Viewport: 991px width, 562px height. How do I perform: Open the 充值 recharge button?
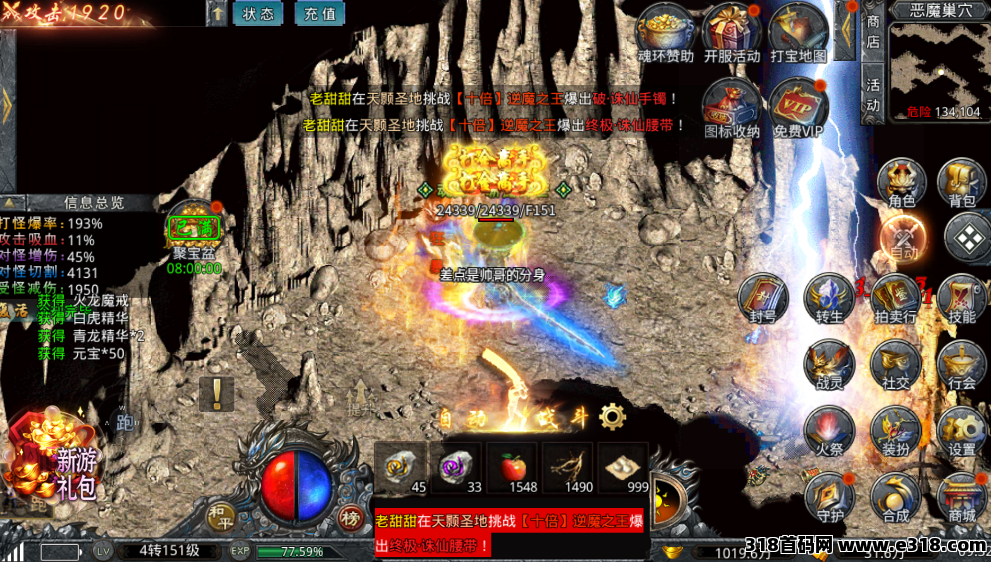click(319, 14)
